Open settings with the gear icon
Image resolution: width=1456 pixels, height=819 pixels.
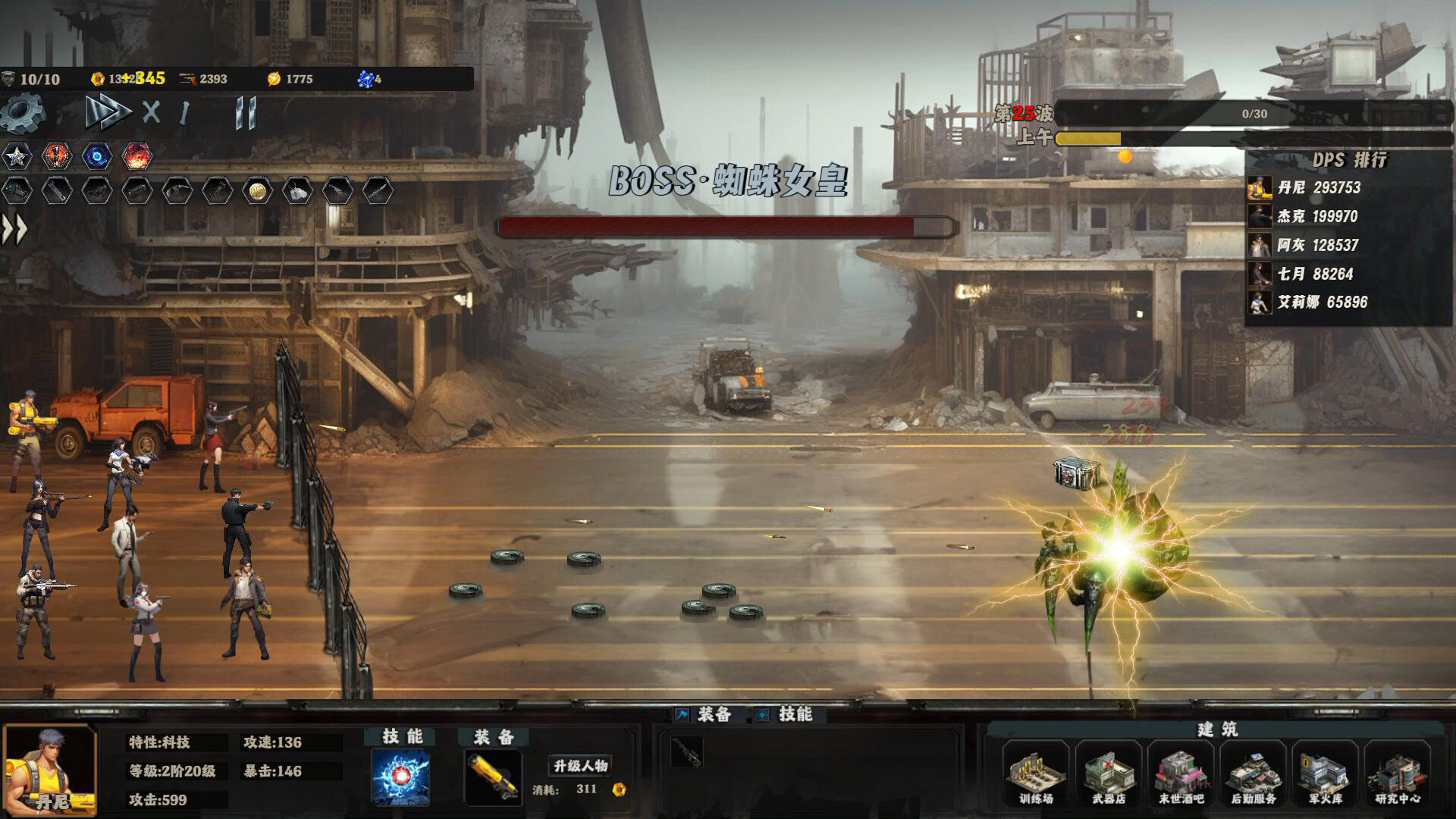pyautogui.click(x=23, y=115)
